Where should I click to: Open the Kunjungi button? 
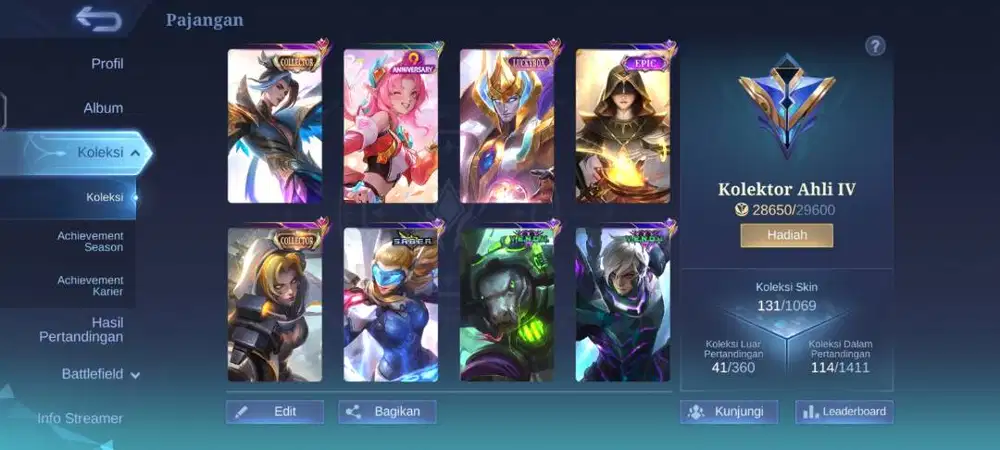click(x=729, y=411)
